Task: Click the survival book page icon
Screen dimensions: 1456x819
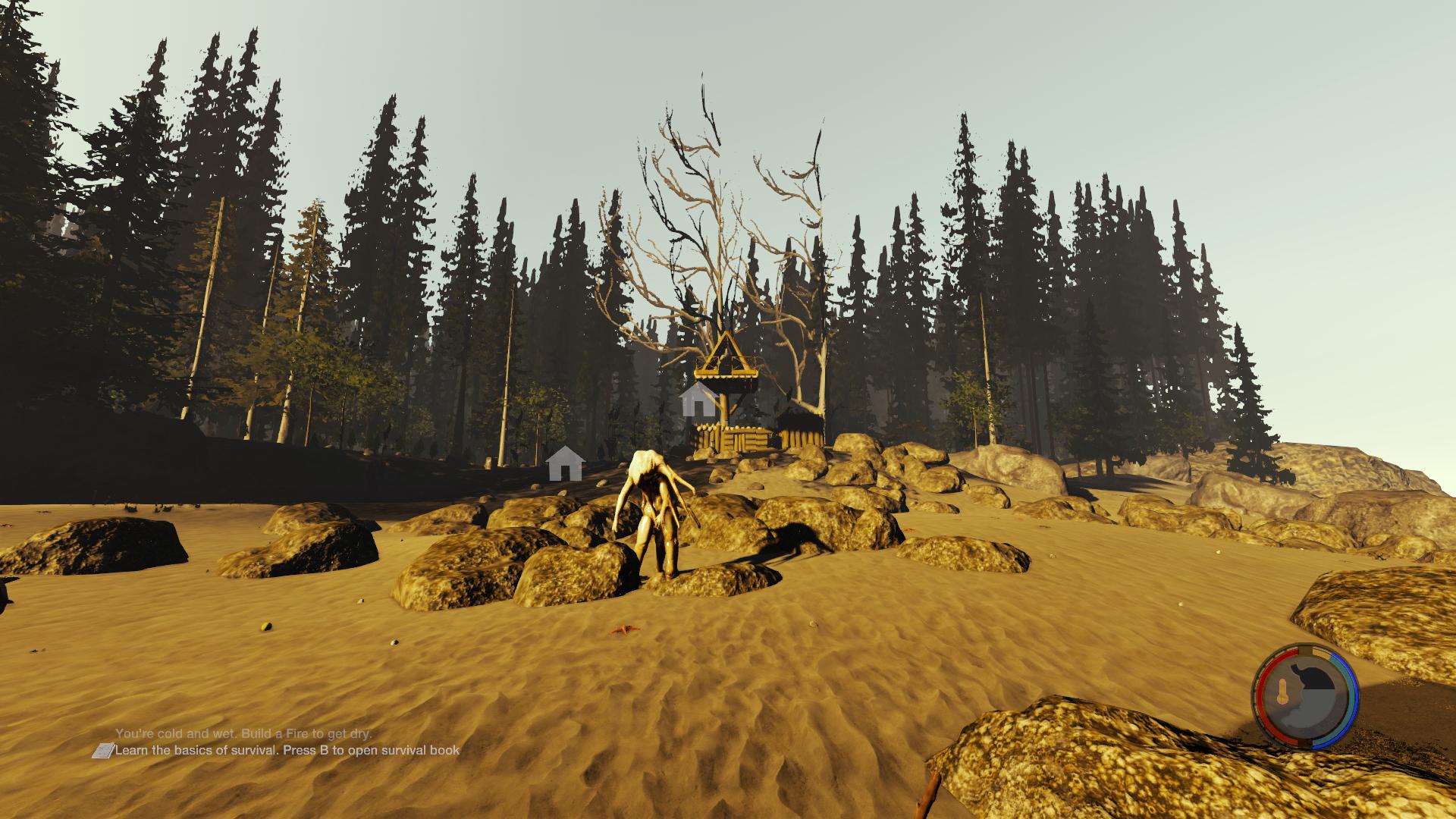Action: (102, 751)
